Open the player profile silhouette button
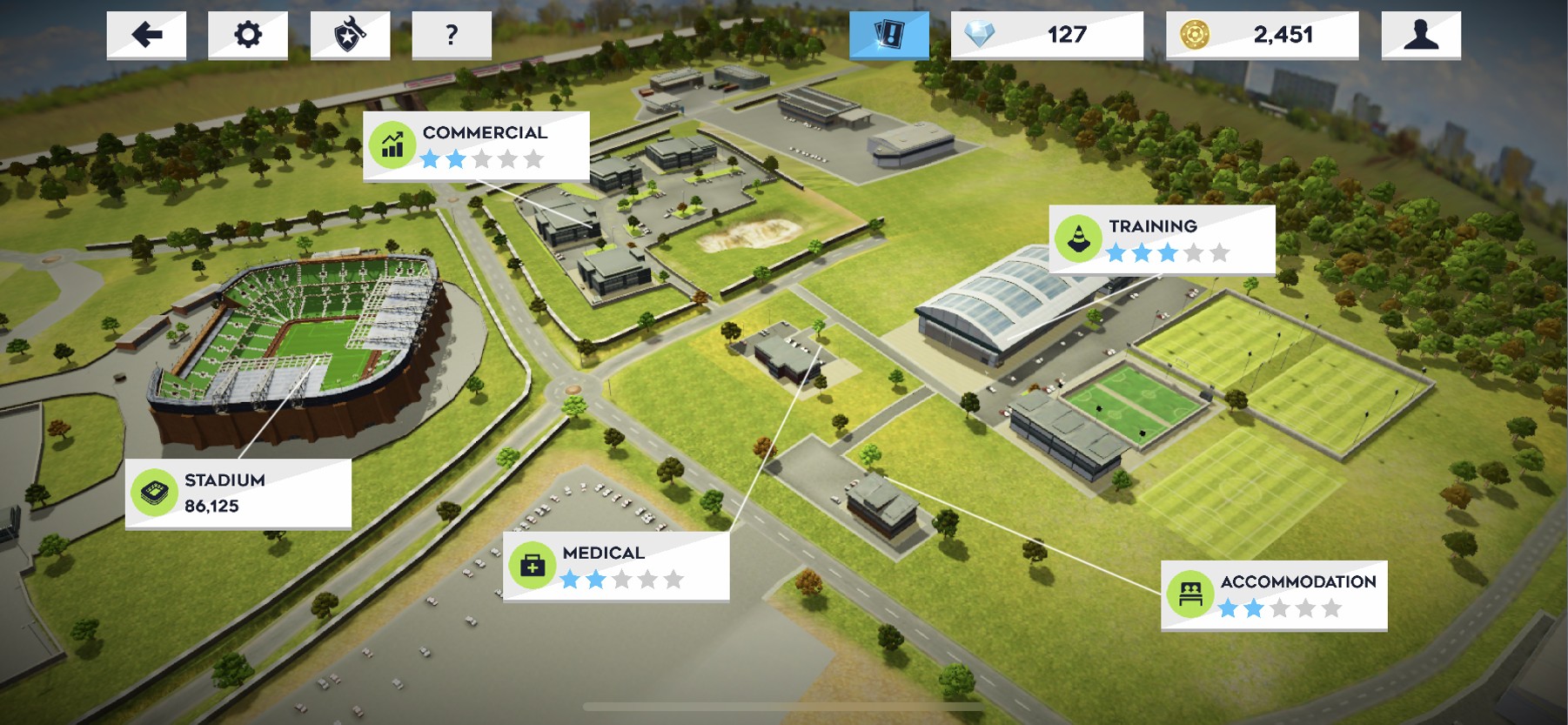Viewport: 1568px width, 725px height. [x=1420, y=35]
